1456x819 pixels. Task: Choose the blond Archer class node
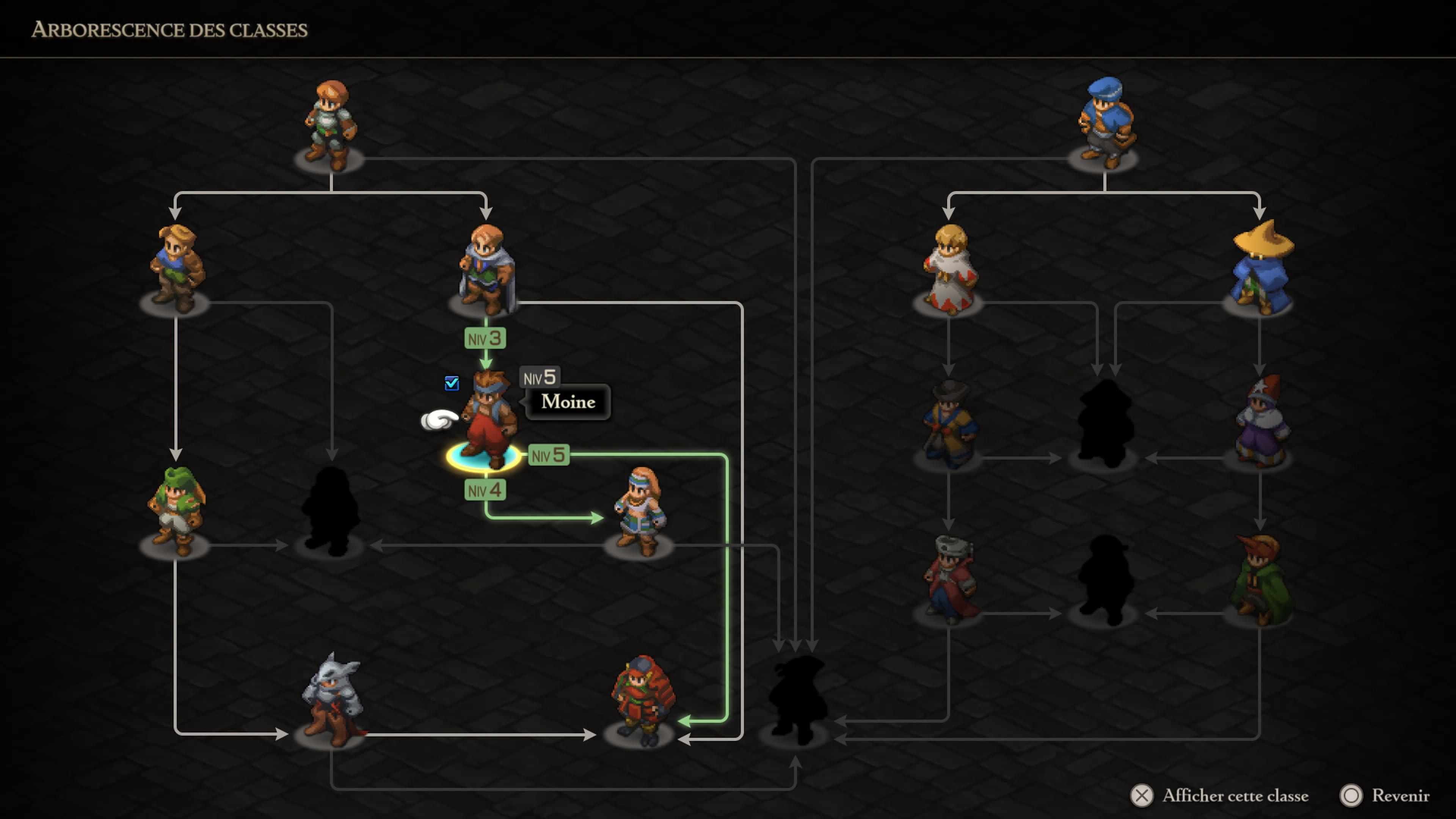coord(176,268)
